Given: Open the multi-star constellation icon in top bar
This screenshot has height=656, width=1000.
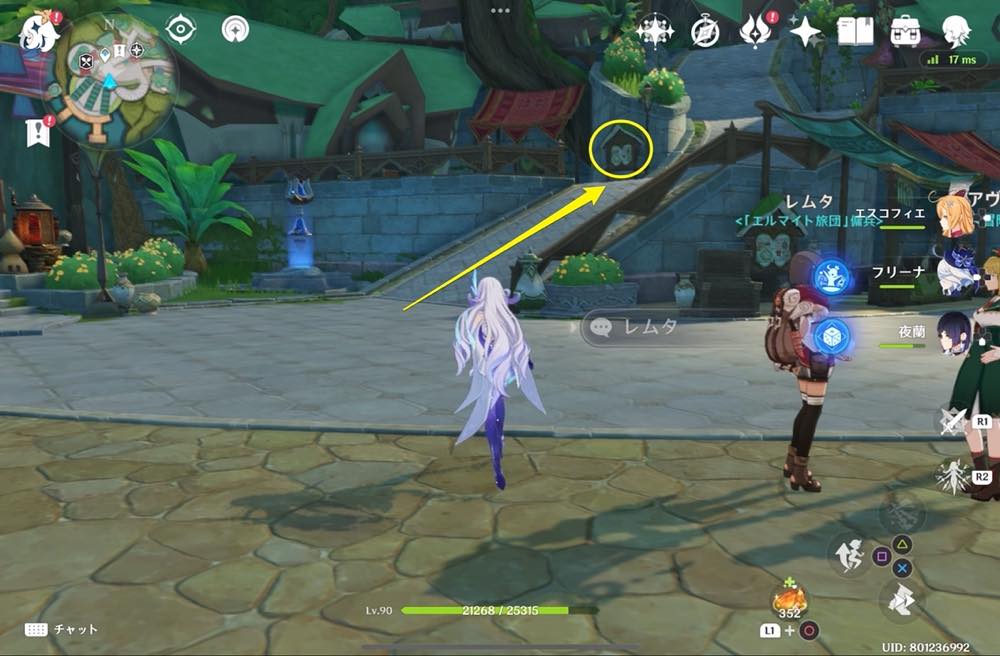Looking at the screenshot, I should tap(654, 32).
